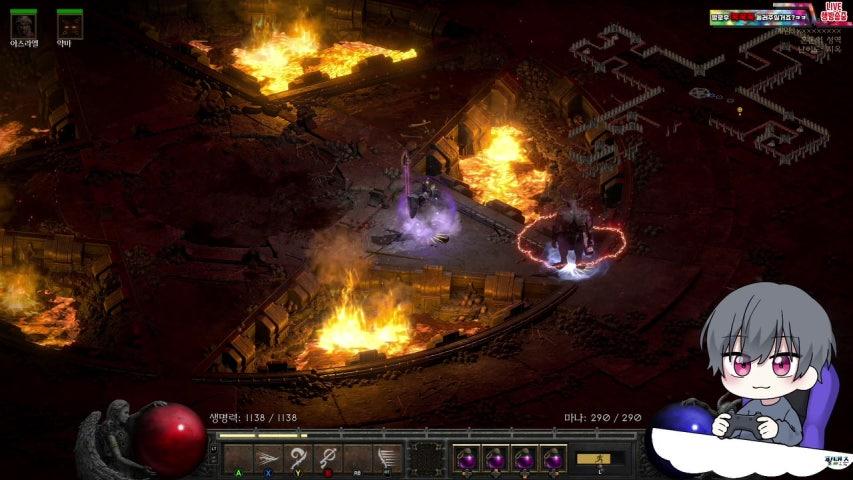
Task: Activate the multi-arrow skill slot
Action: click(268, 458)
